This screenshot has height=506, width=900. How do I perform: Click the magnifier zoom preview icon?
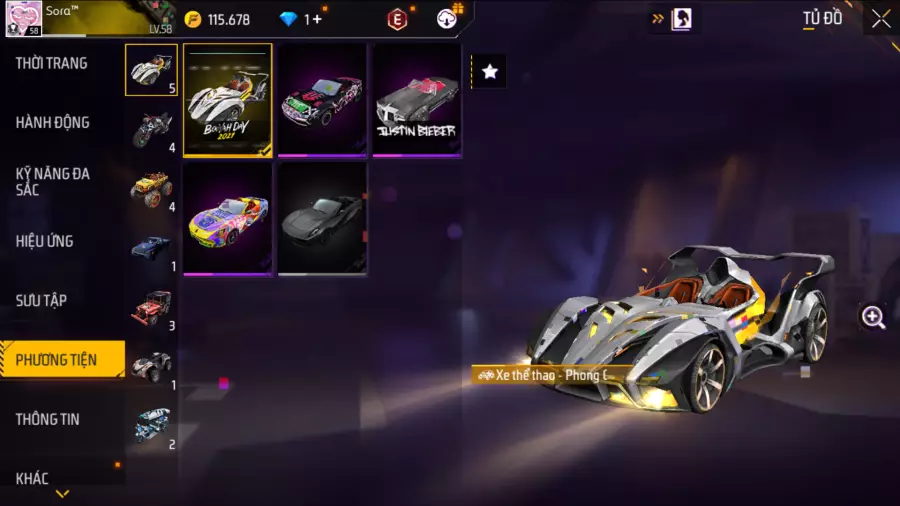pyautogui.click(x=873, y=318)
